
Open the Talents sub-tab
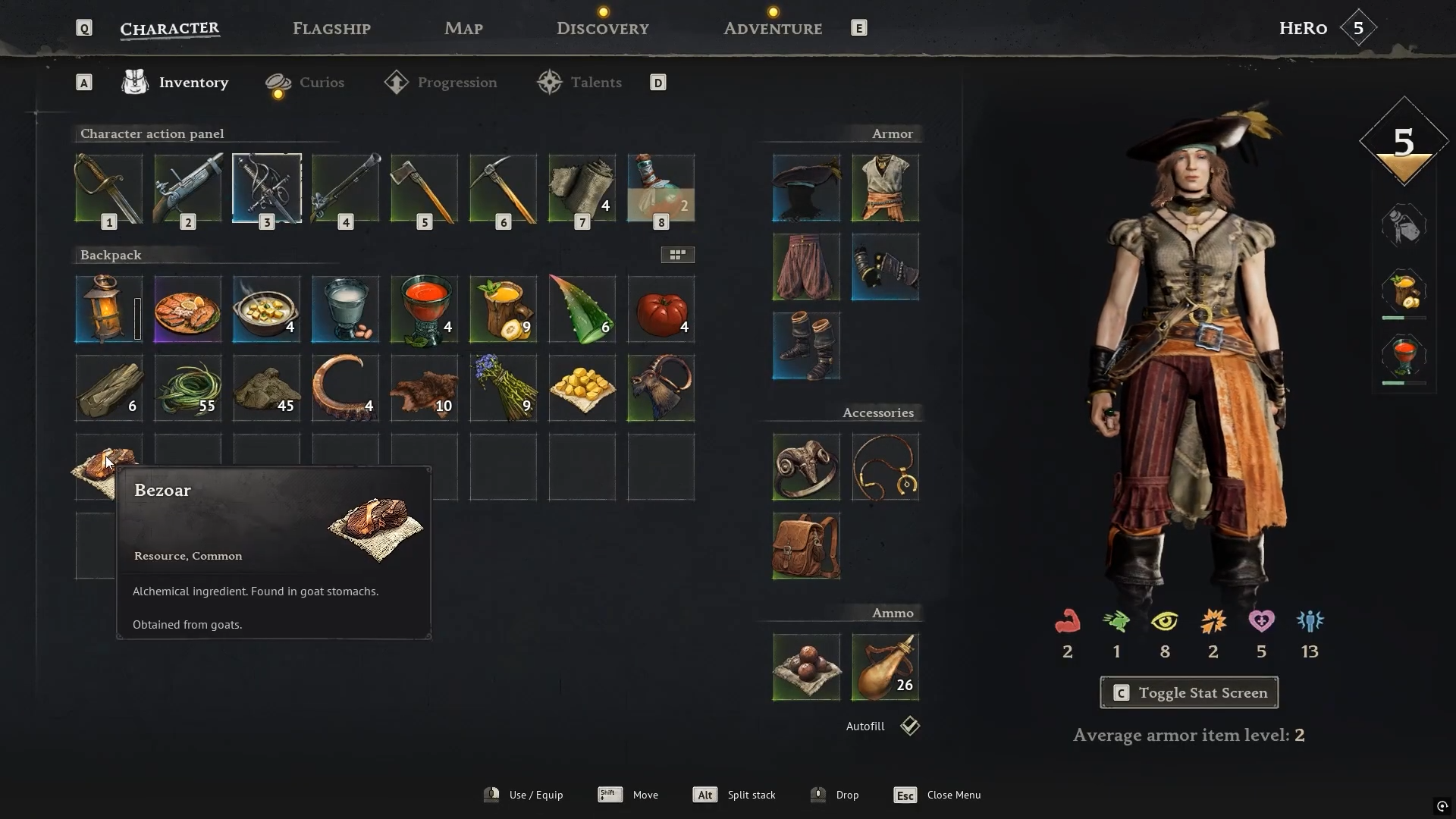(595, 83)
